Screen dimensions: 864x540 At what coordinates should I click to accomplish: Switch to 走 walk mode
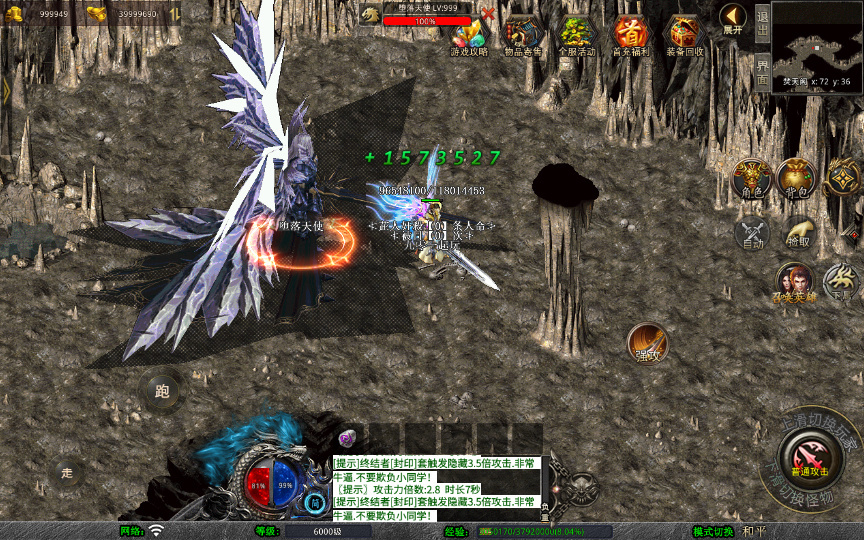67,472
